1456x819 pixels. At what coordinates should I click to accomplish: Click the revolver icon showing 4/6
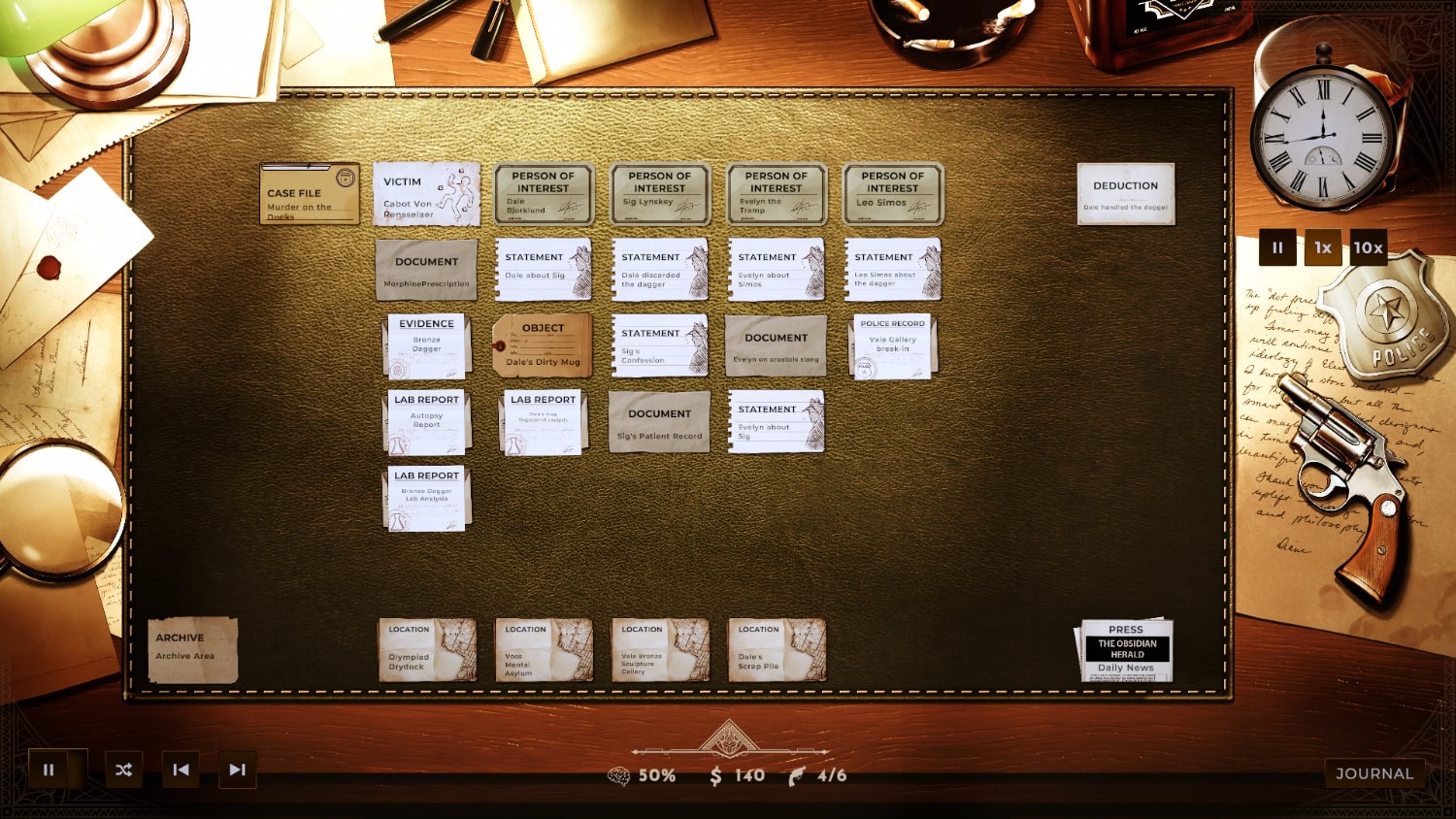798,775
